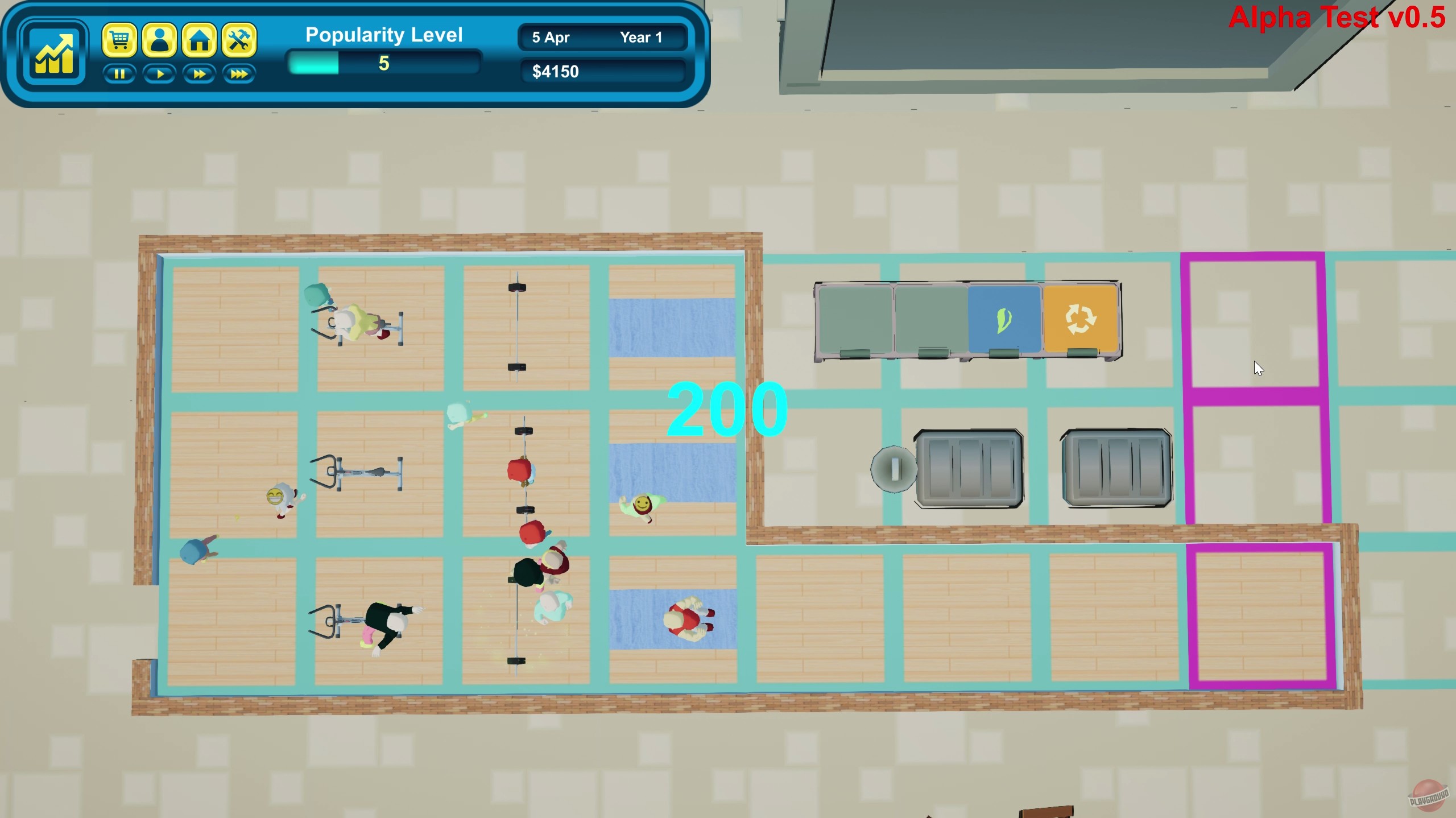The width and height of the screenshot is (1456, 818).
Task: Open the shop with the cart icon
Action: point(120,40)
